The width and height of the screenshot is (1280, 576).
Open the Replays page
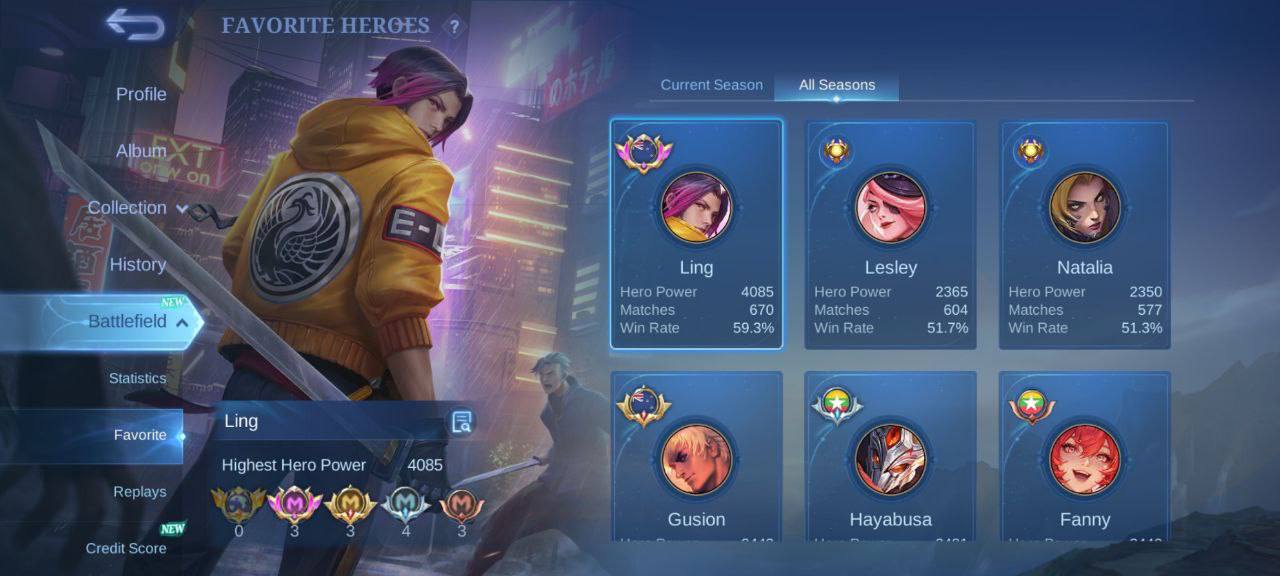pyautogui.click(x=140, y=492)
